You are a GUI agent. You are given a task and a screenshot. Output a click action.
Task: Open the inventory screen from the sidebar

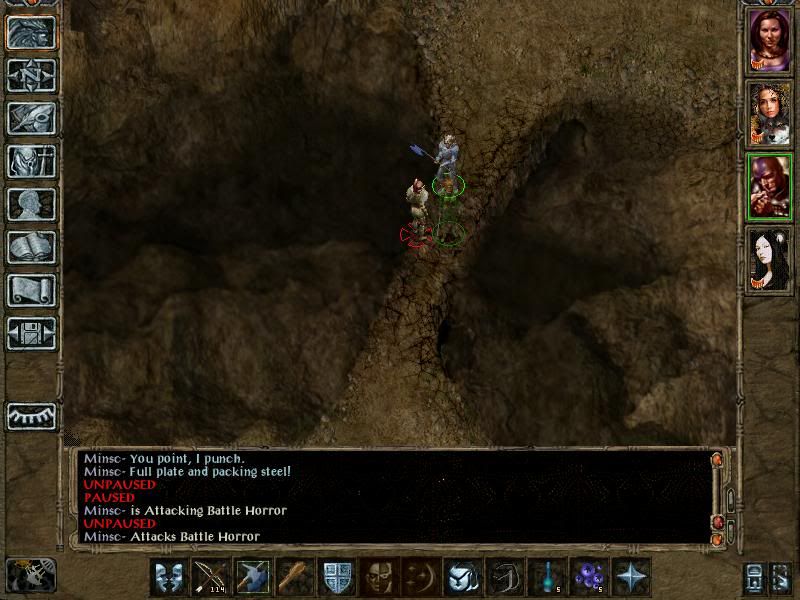tap(32, 161)
